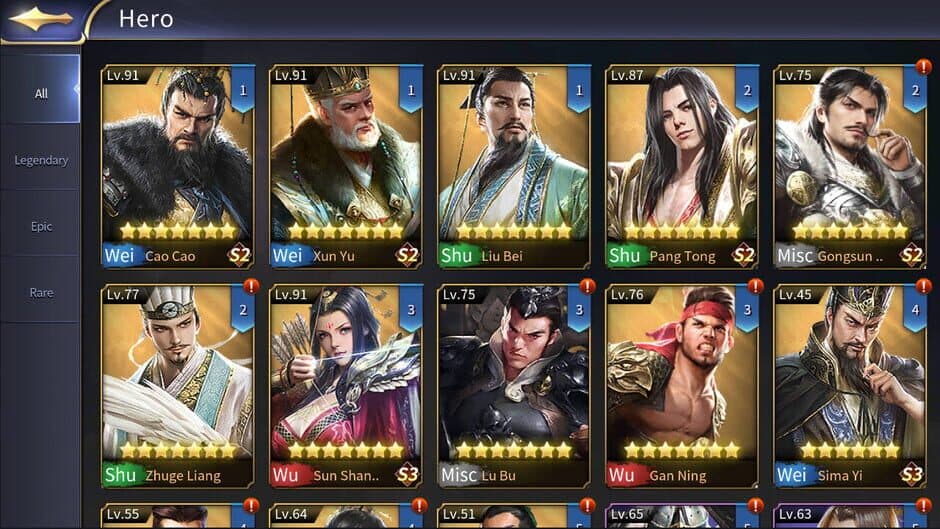Choose the Sun Shan.. hero card
This screenshot has width=940, height=529.
coord(346,385)
